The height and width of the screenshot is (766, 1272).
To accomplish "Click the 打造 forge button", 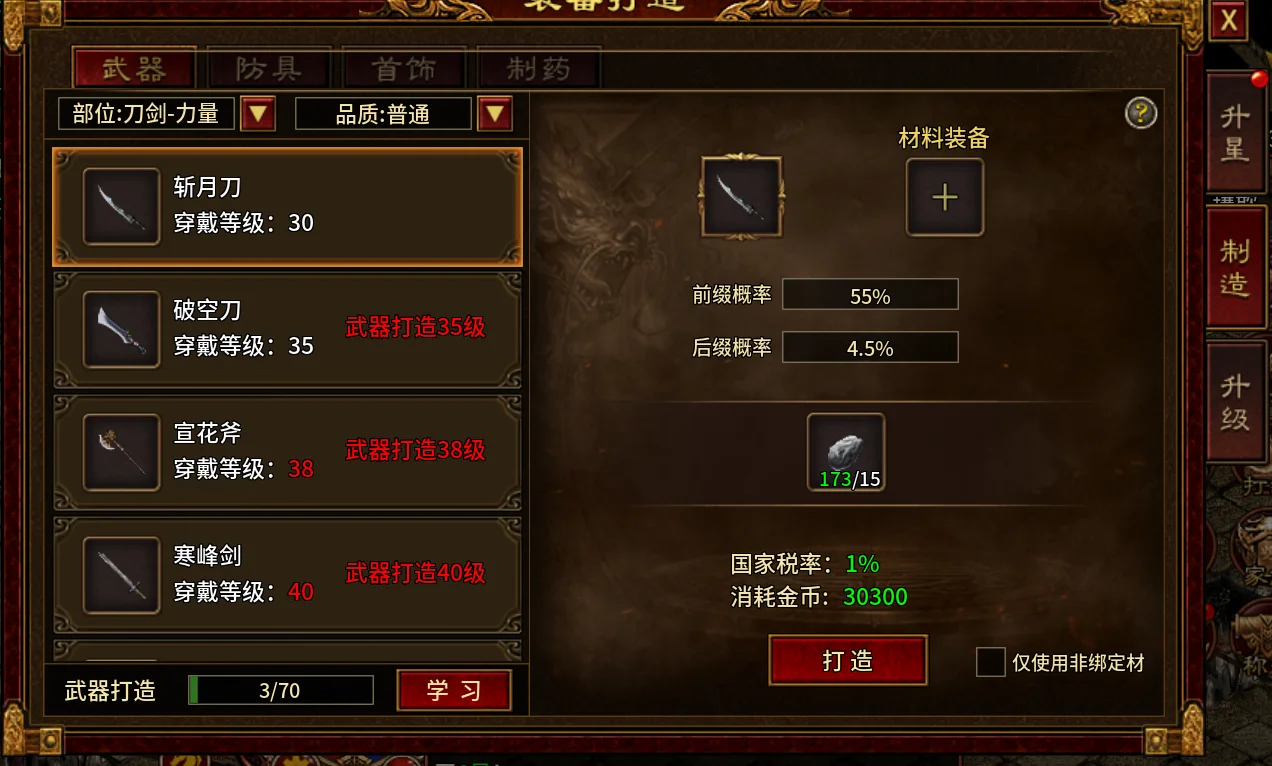I will 847,661.
